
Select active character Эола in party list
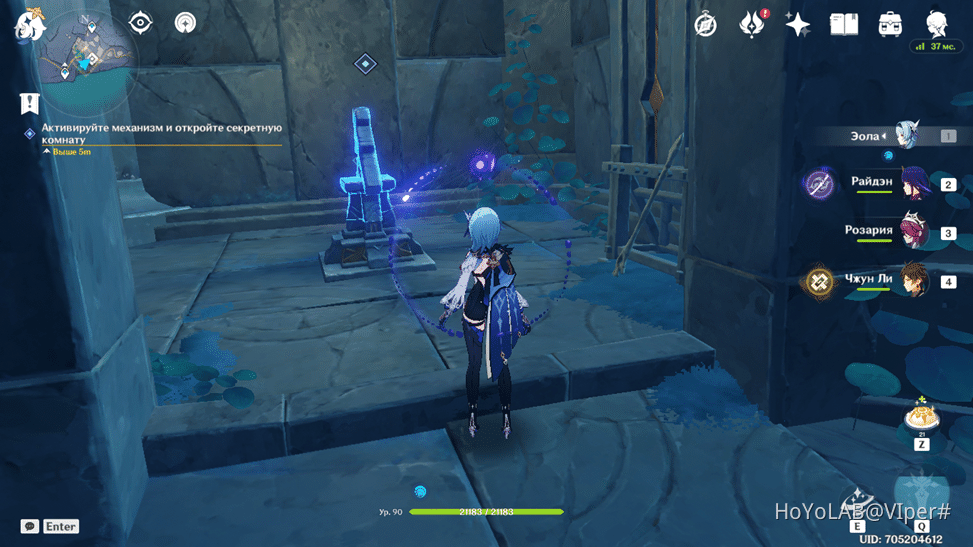[907, 136]
